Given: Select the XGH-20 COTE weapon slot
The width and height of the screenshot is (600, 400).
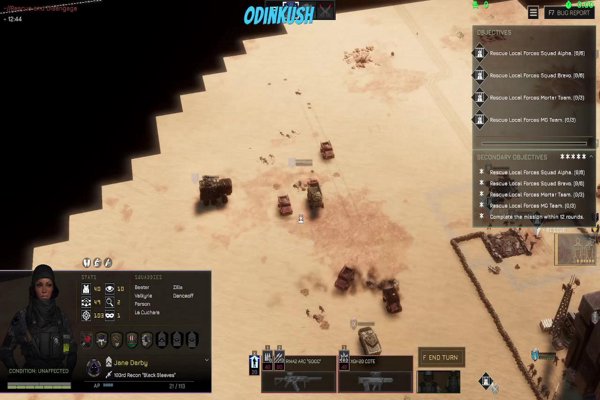Looking at the screenshot, I should [375, 374].
